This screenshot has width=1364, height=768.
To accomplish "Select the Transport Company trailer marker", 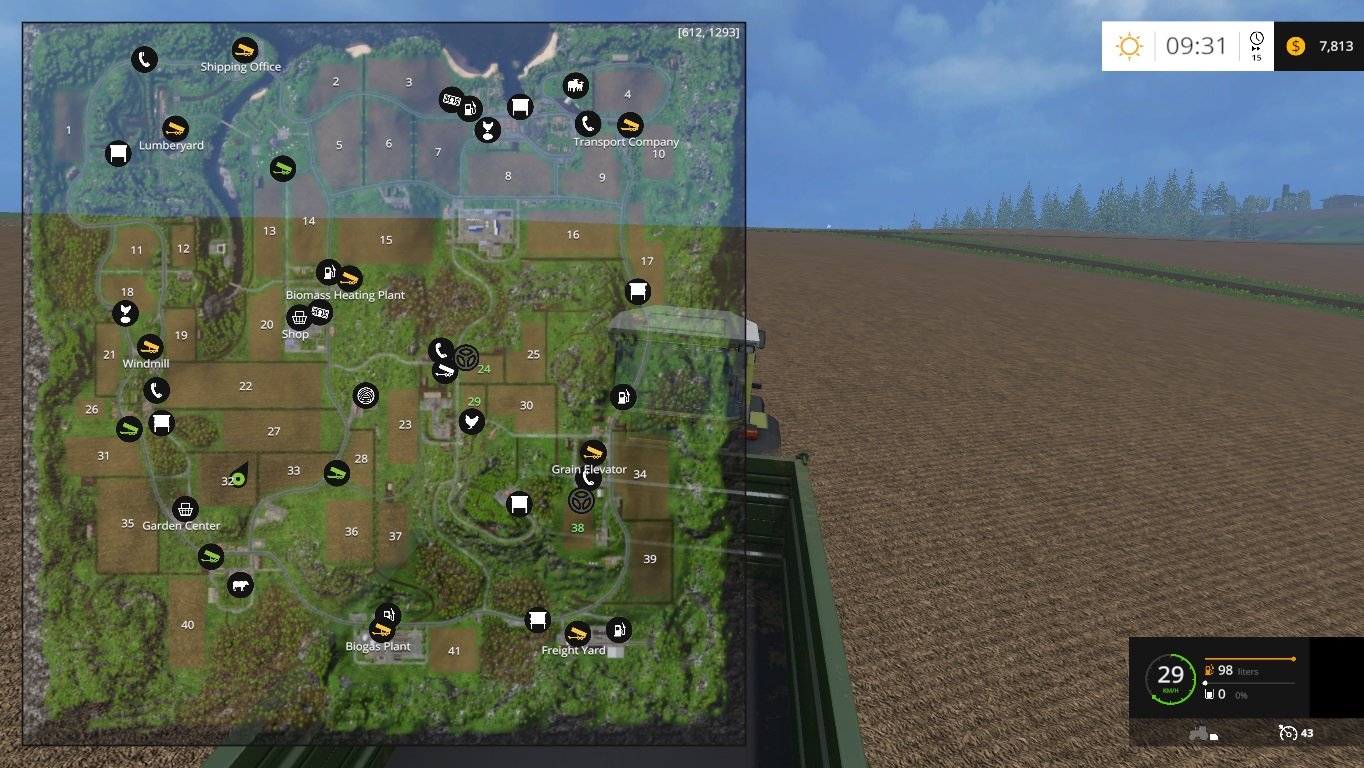I will coord(630,125).
